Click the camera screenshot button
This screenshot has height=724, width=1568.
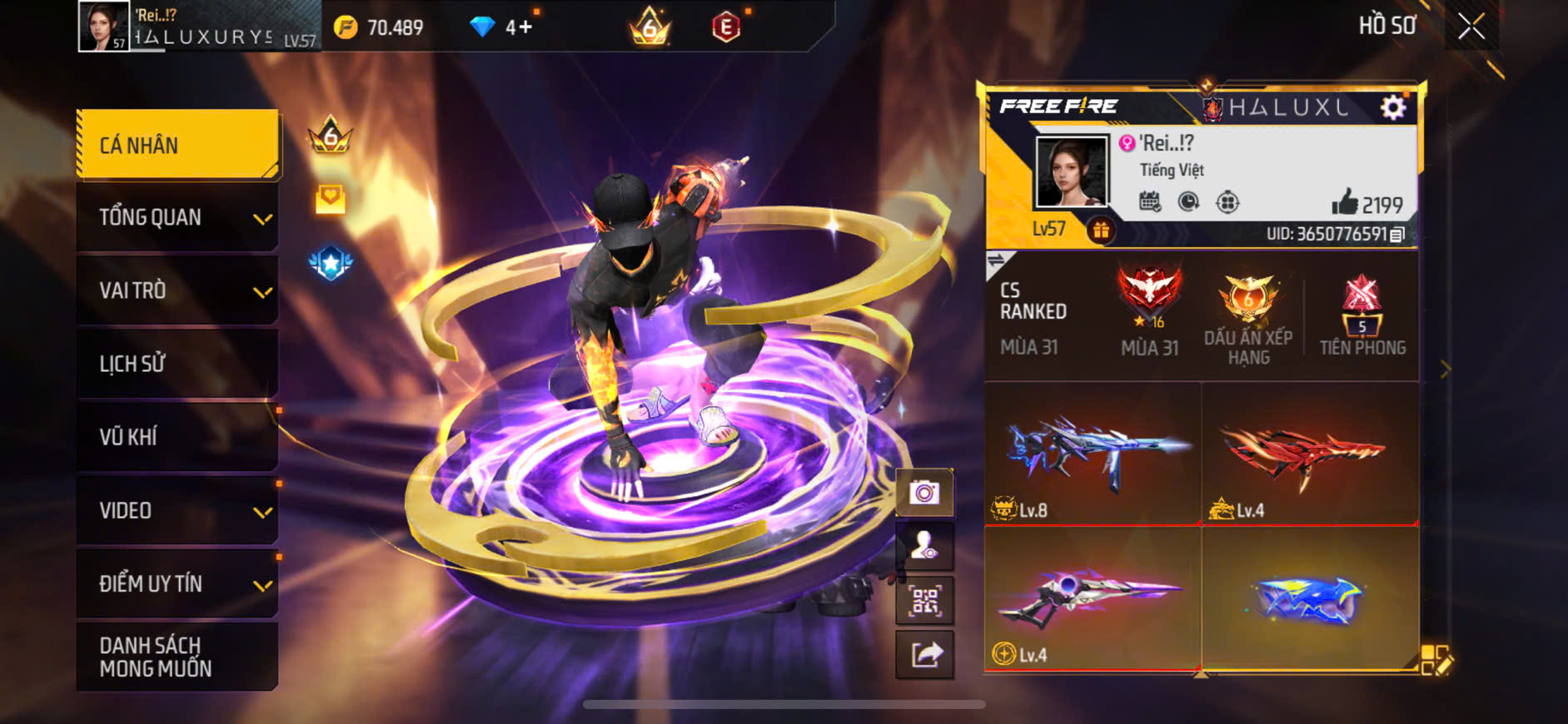click(924, 493)
